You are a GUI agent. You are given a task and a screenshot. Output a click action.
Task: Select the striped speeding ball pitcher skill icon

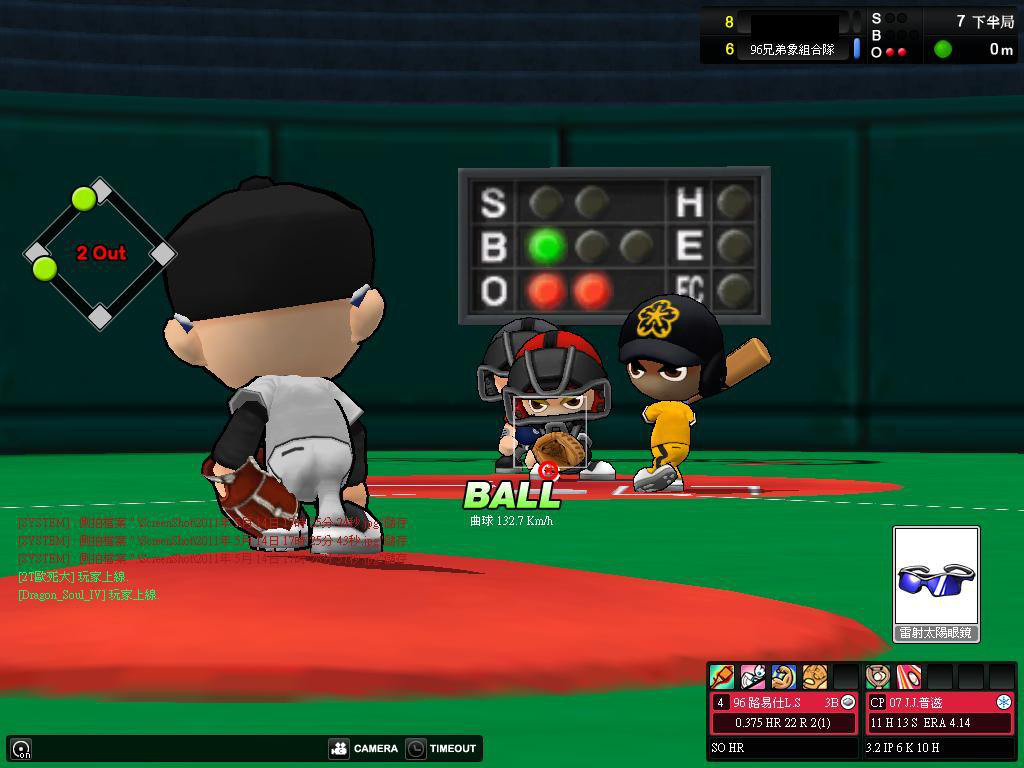pos(908,677)
